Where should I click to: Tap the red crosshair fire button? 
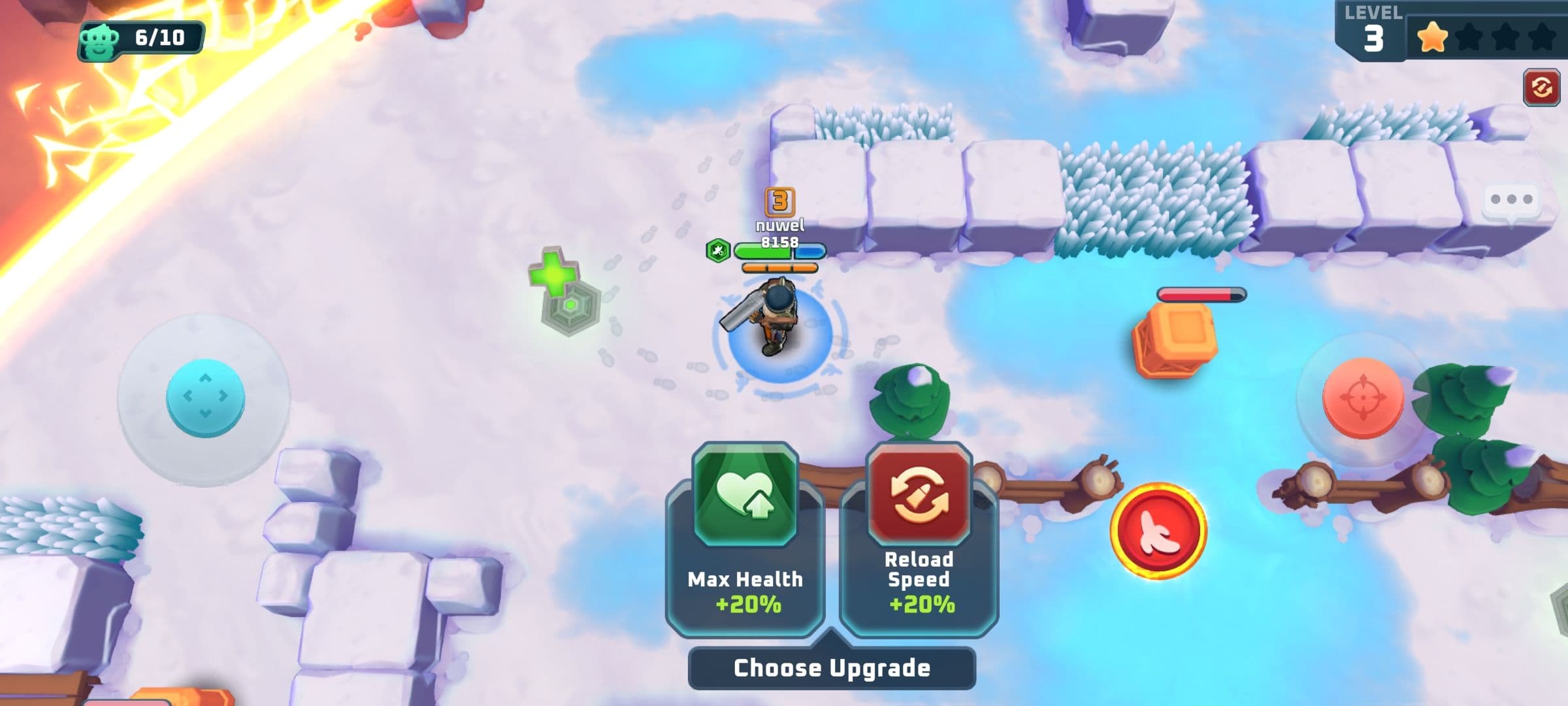(x=1363, y=397)
